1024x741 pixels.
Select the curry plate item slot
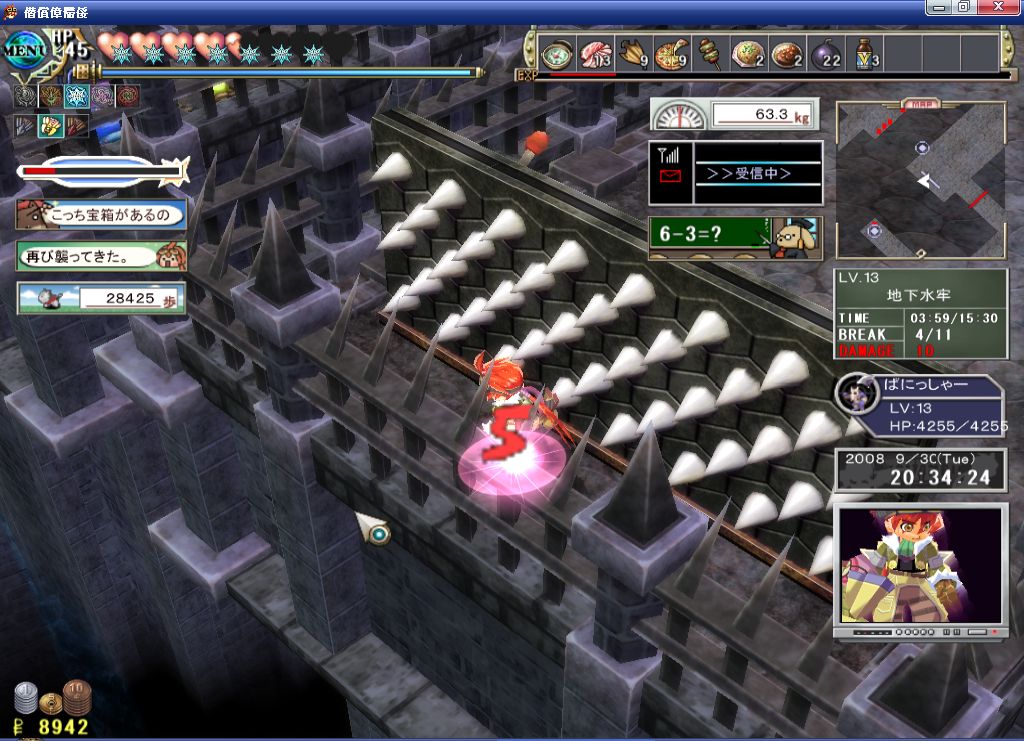point(788,53)
